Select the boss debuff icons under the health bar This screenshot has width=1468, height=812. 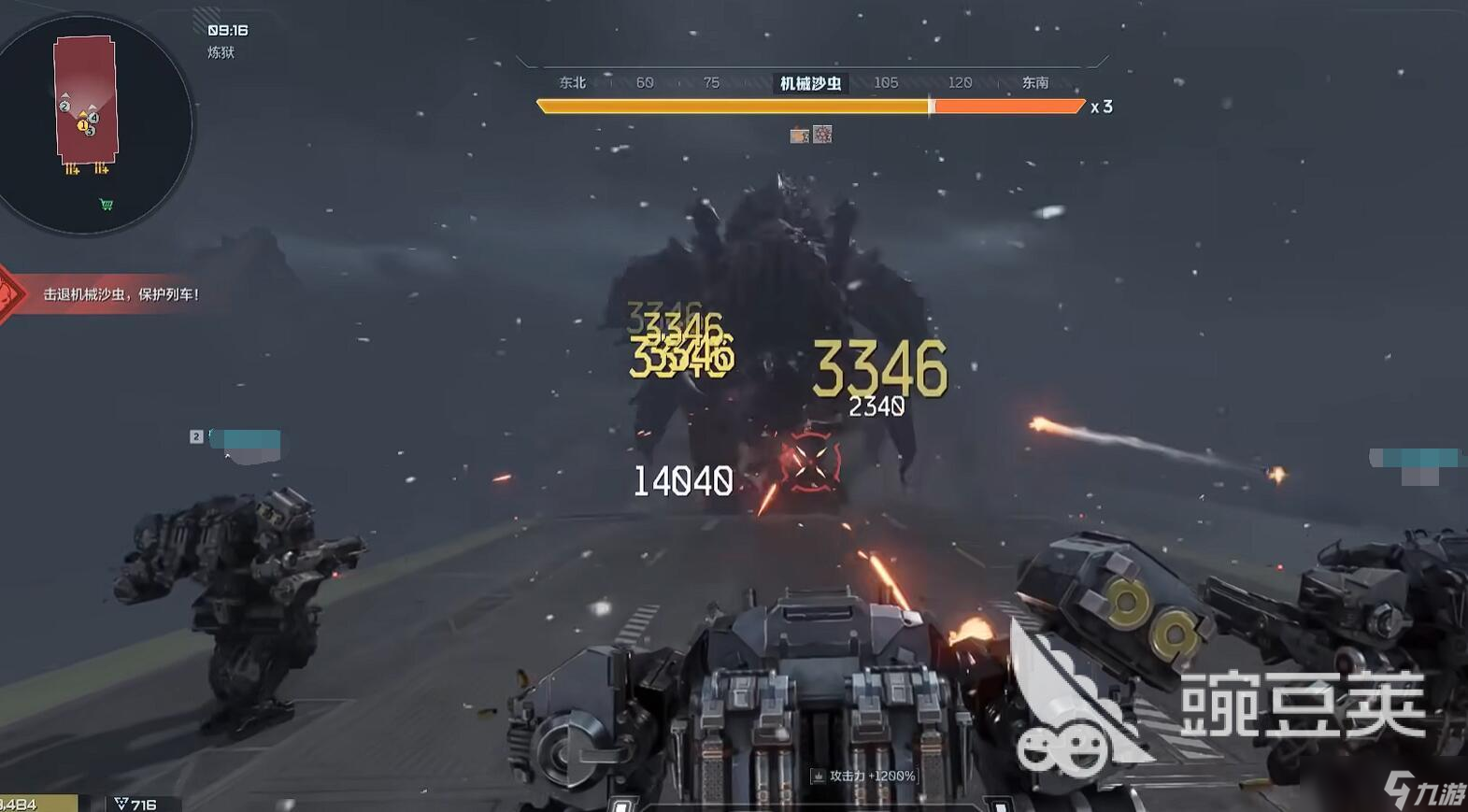tap(811, 135)
